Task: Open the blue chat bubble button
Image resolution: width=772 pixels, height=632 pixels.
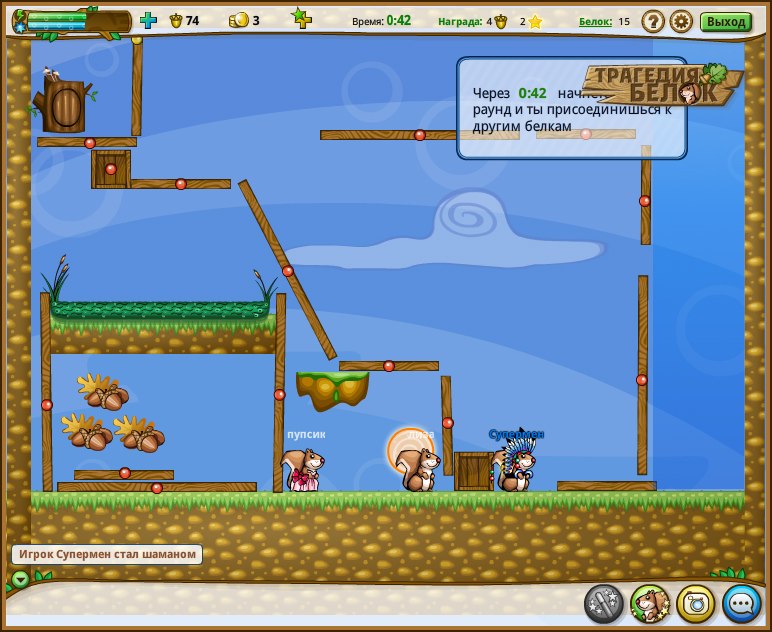Action: (x=742, y=603)
